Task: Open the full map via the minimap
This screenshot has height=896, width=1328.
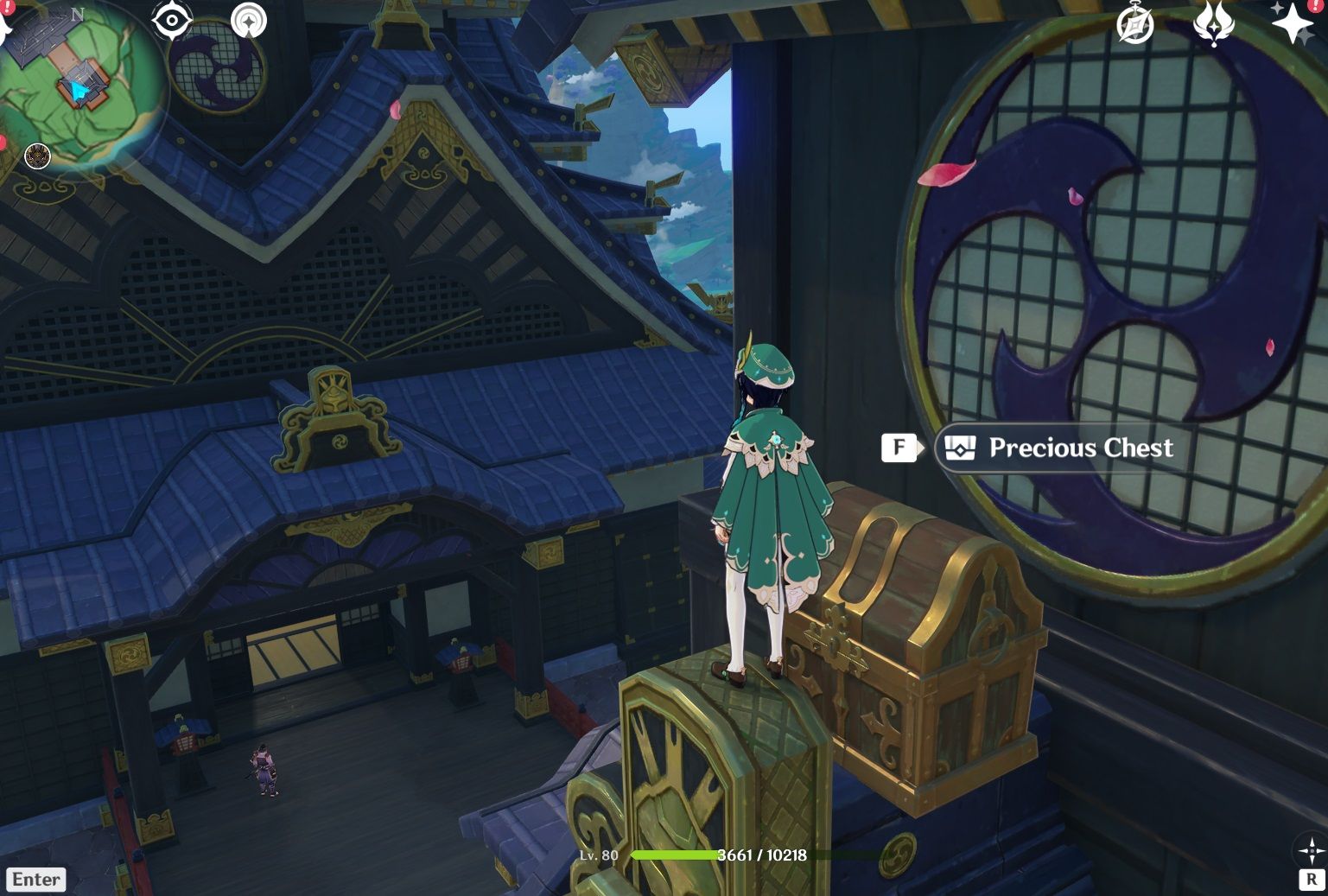Action: 82,82
